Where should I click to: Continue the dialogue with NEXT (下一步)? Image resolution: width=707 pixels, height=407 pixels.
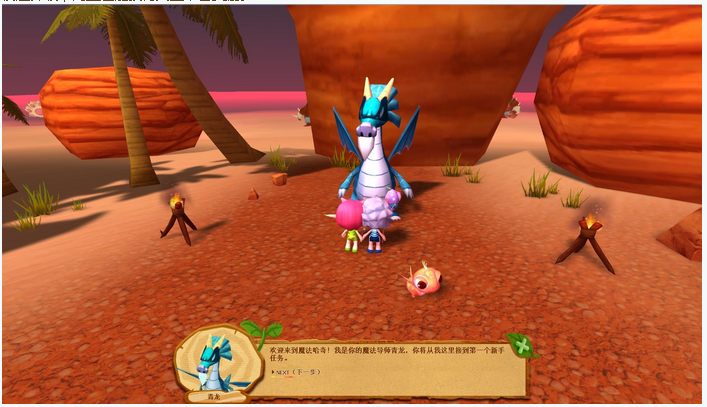(293, 372)
